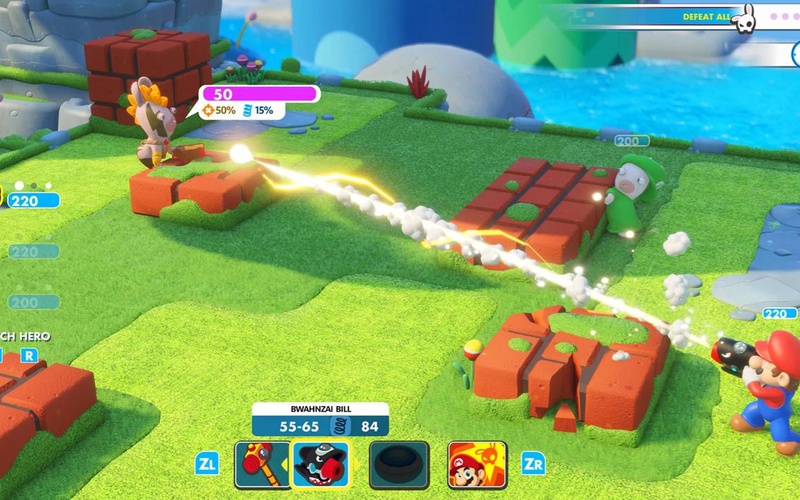800x500 pixels.
Task: Choose the Bwahnzai Bill blaster weapon
Action: (x=322, y=464)
